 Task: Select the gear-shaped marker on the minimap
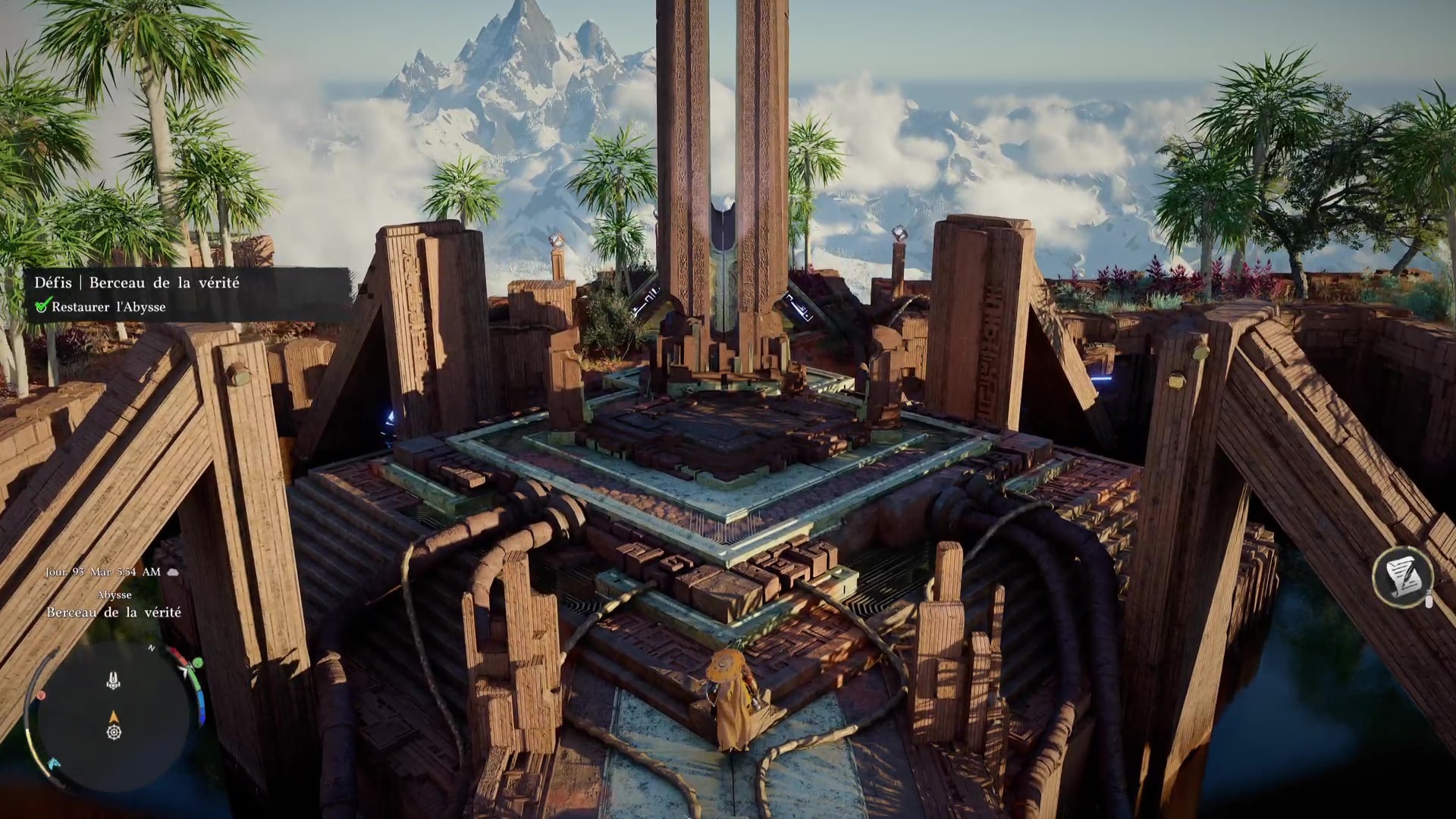[x=114, y=733]
